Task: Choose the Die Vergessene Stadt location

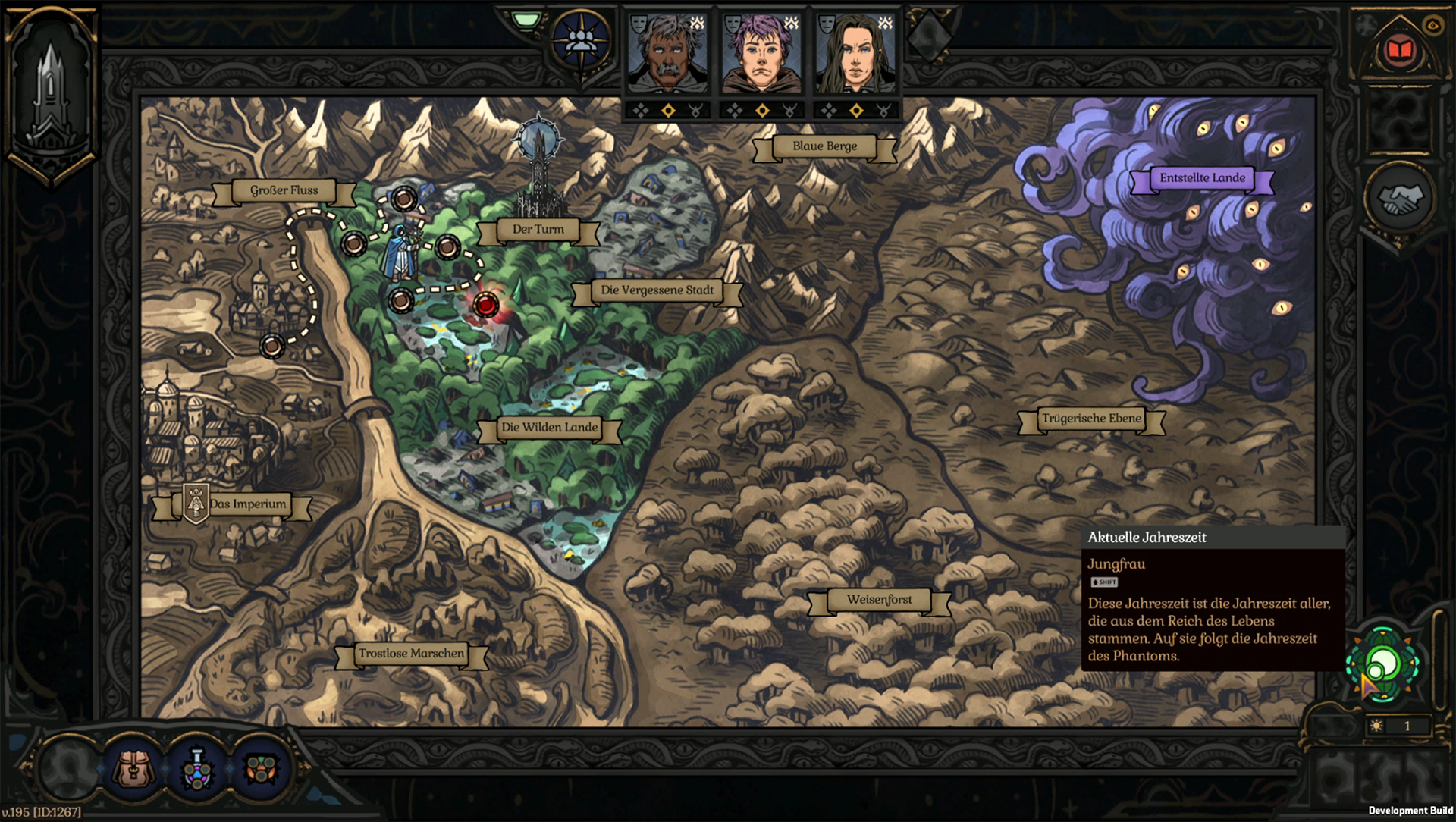Action: pyautogui.click(x=657, y=290)
